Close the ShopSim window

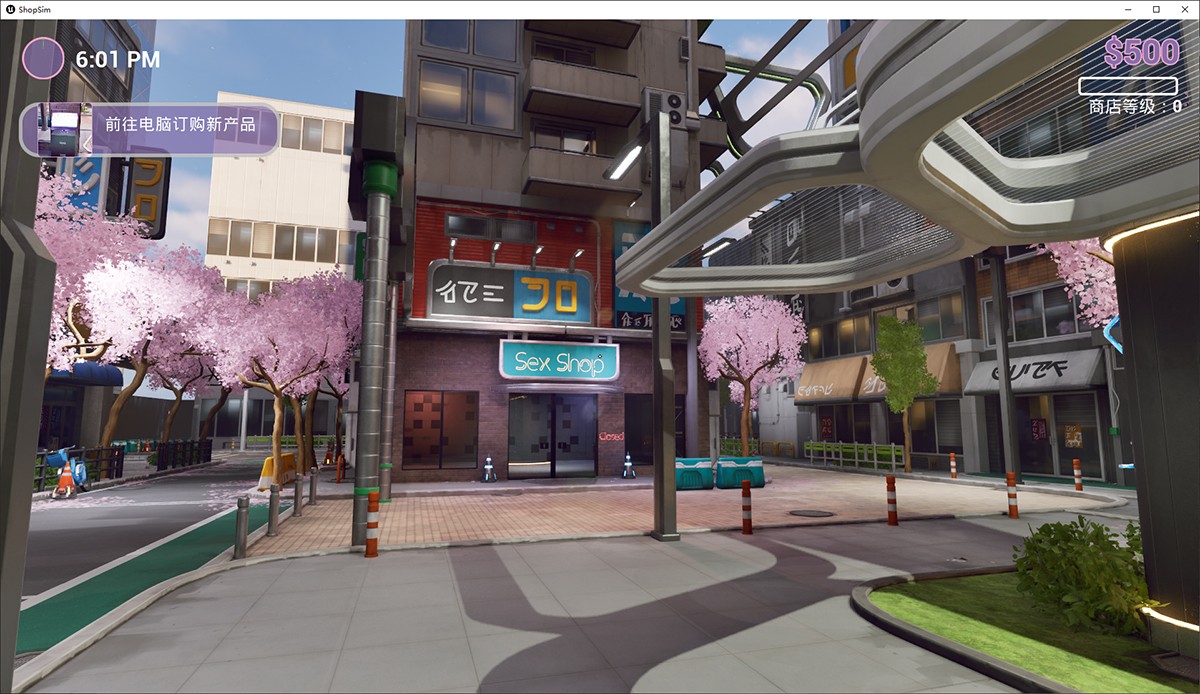[x=1184, y=9]
